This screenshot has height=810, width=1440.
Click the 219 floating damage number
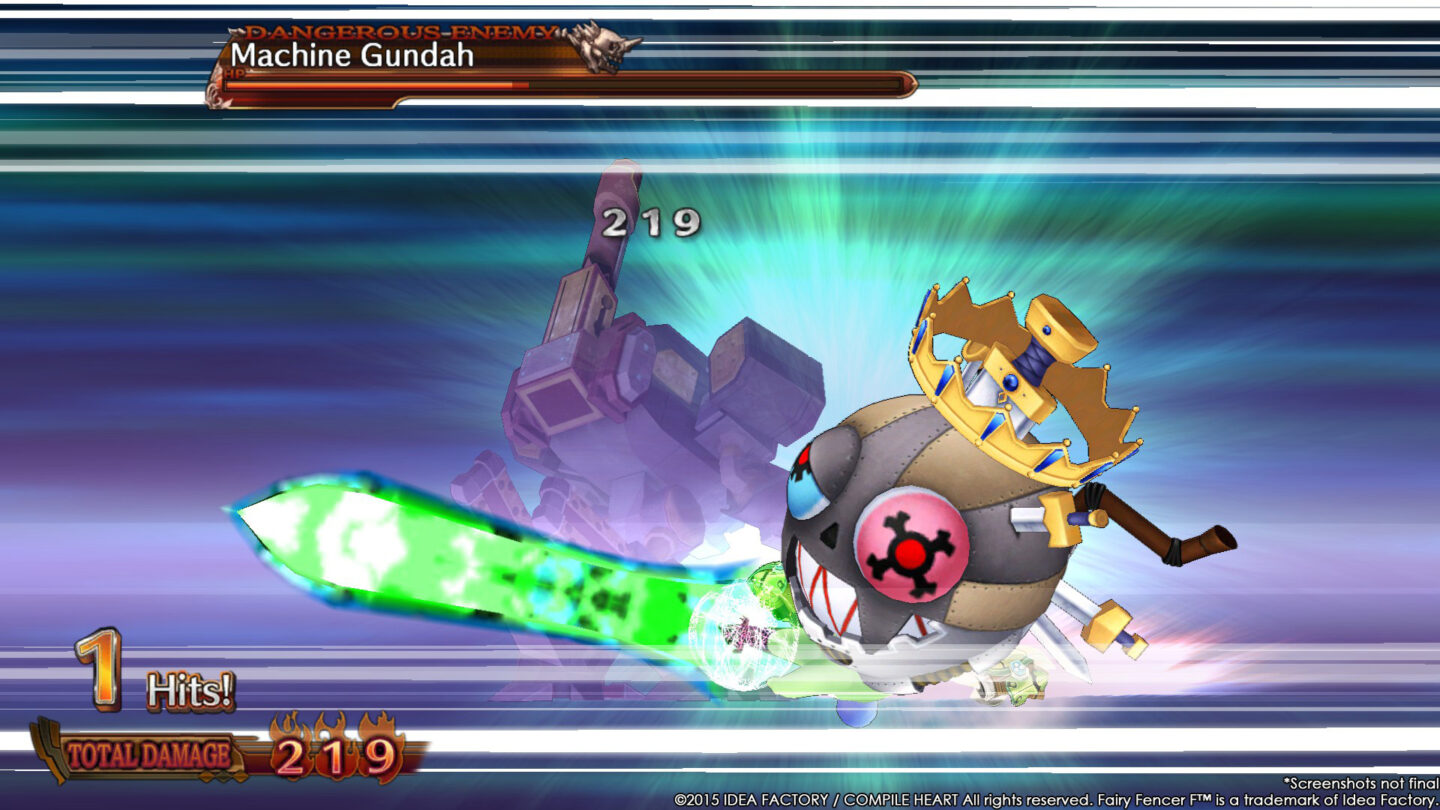648,222
